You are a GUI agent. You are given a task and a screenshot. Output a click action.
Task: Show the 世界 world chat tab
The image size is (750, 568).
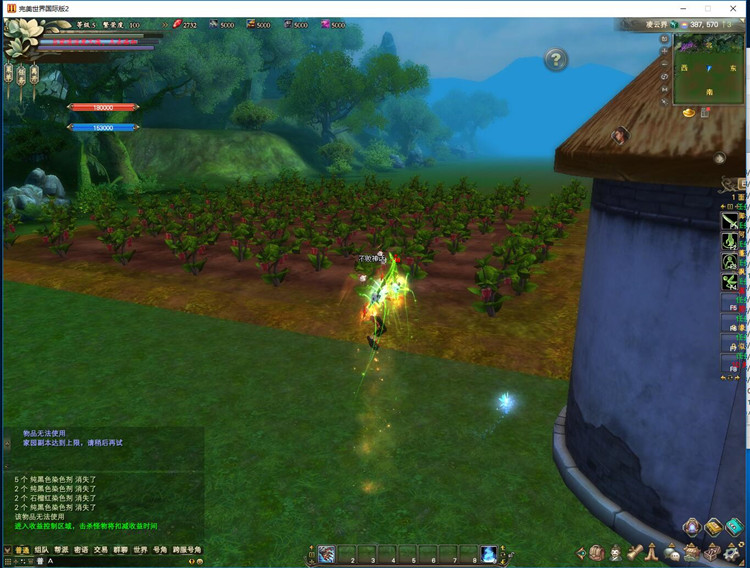[x=140, y=549]
